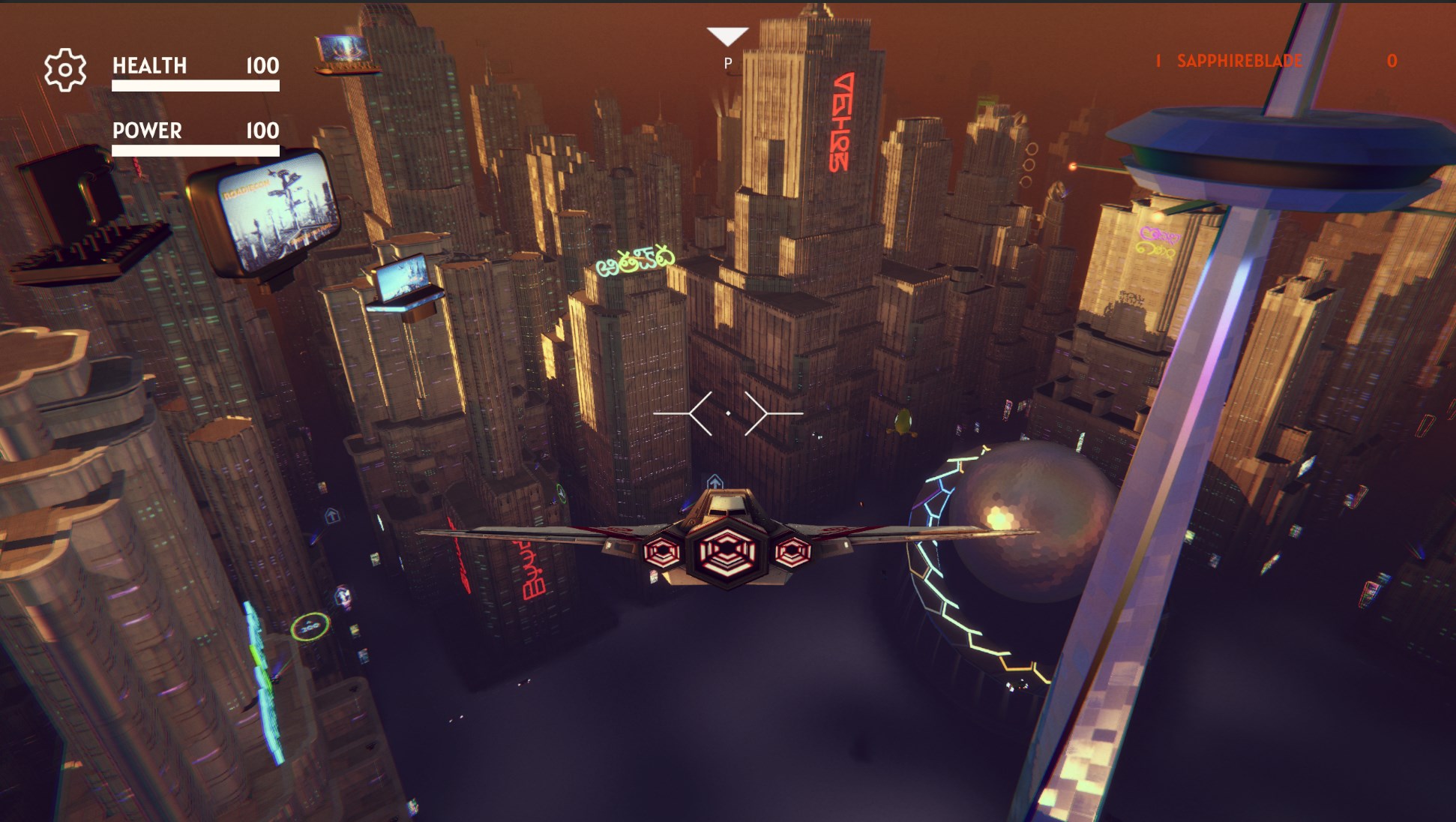Screen dimensions: 1456x822
Task: Click the HEALTH 100 progress bar
Action: coord(195,86)
